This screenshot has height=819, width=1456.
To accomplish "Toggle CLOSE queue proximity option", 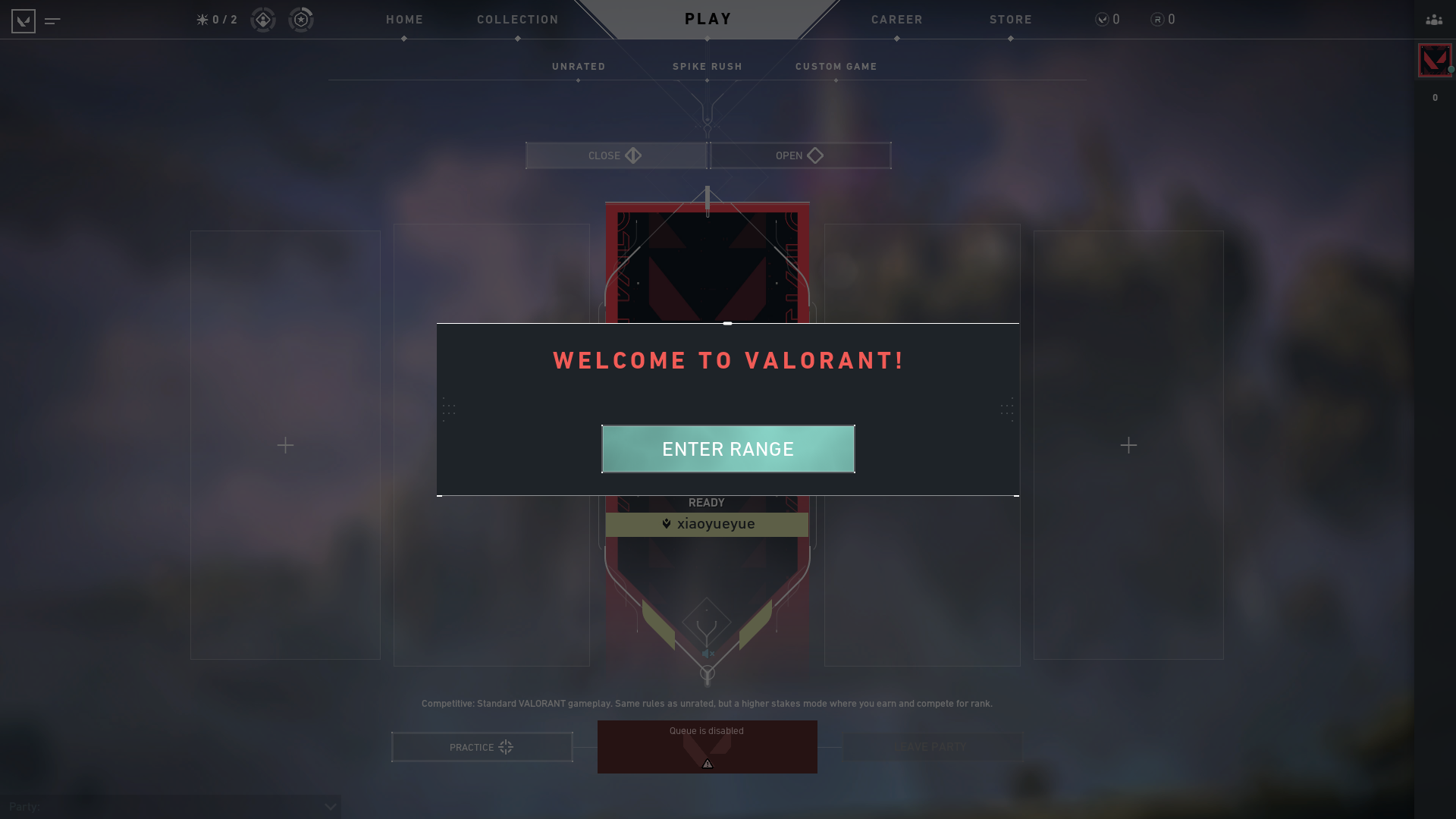I will tap(616, 155).
